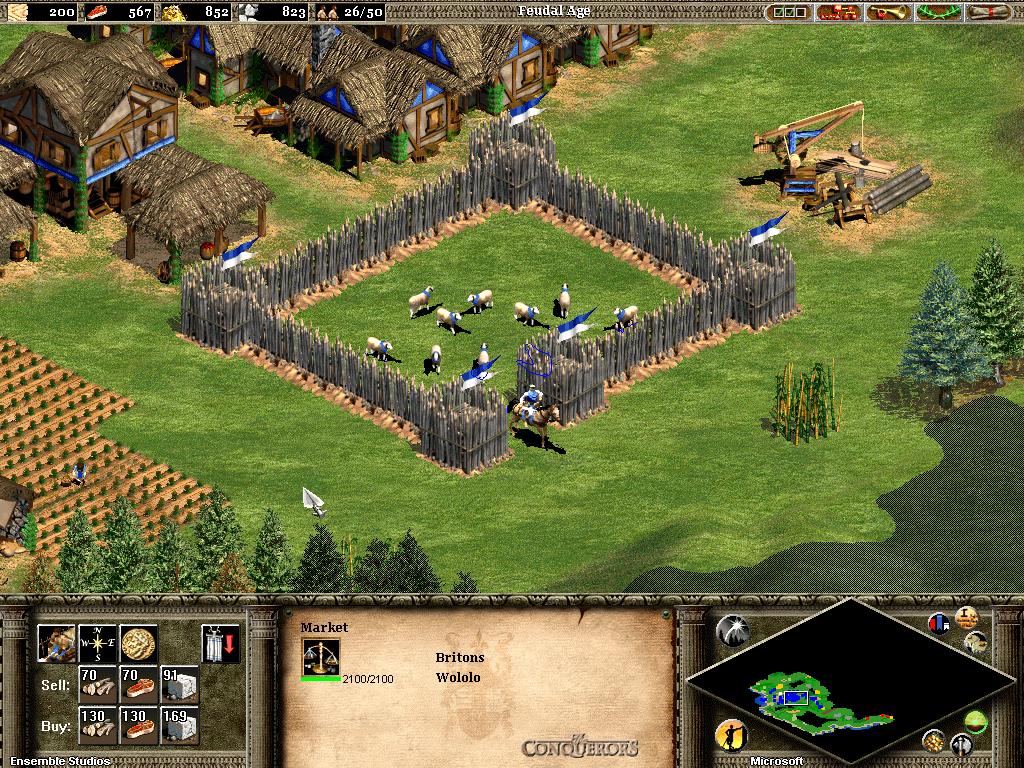The width and height of the screenshot is (1024, 768).
Task: Sell stone for 91 gold
Action: pyautogui.click(x=179, y=685)
